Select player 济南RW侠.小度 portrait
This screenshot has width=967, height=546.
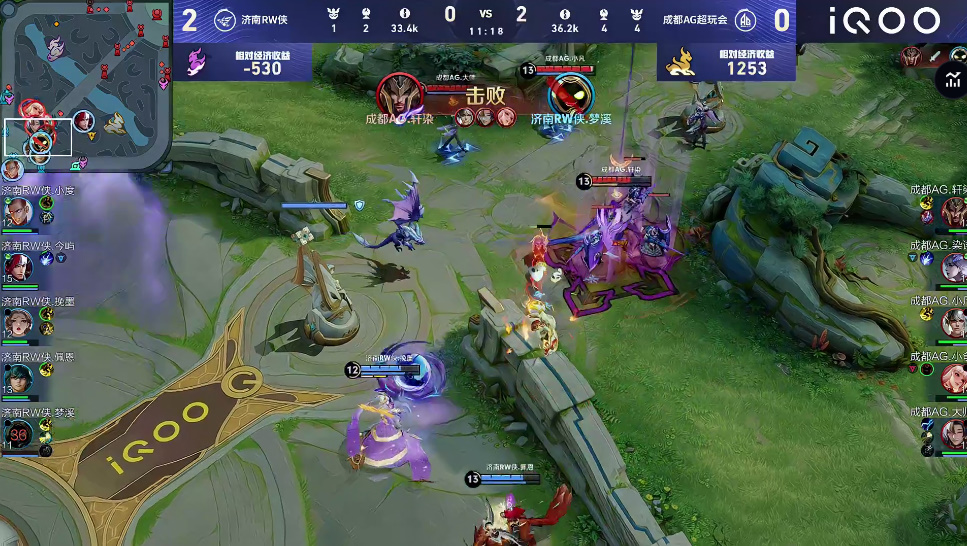point(19,211)
